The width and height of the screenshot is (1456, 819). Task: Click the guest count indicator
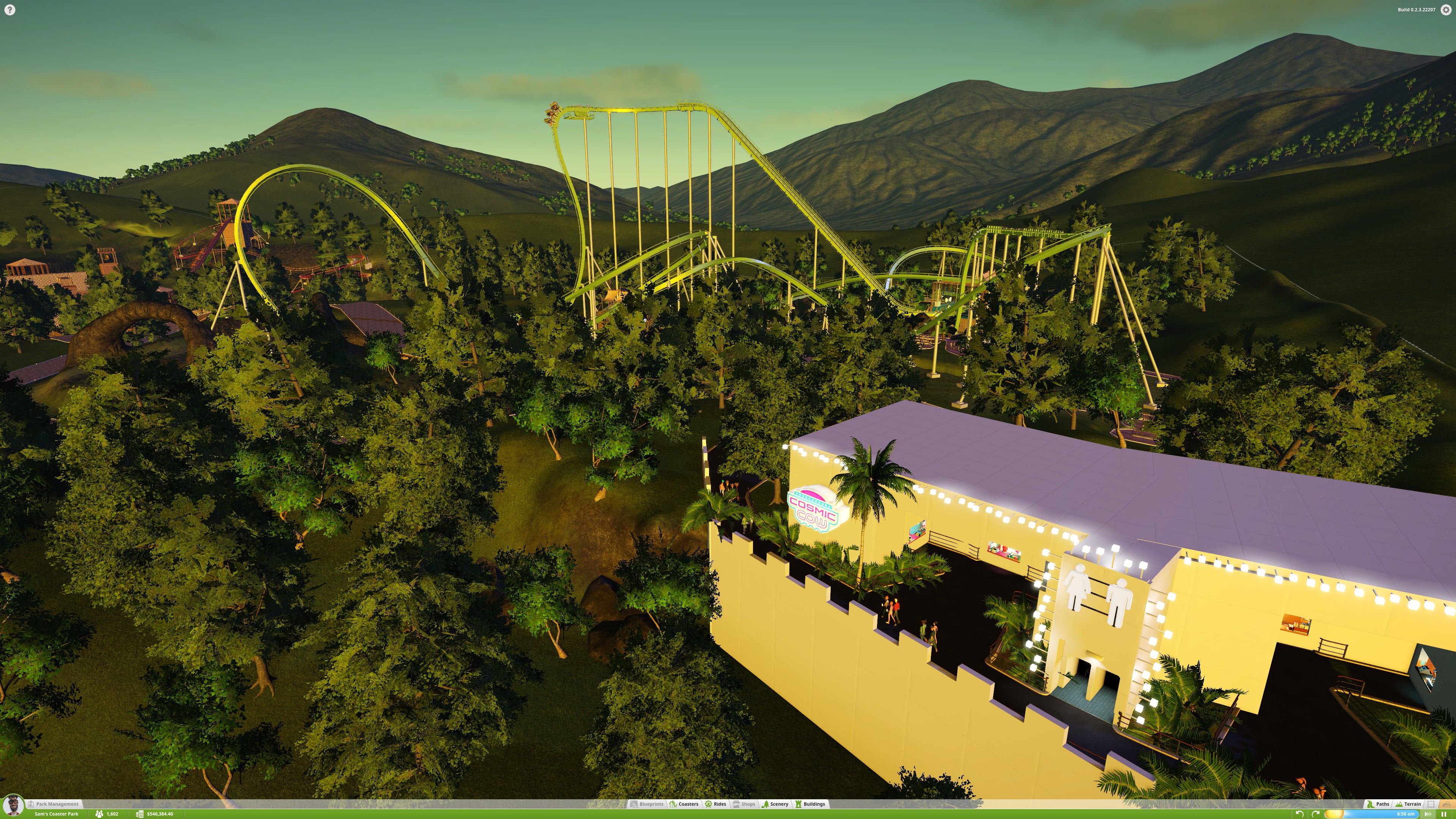click(107, 814)
